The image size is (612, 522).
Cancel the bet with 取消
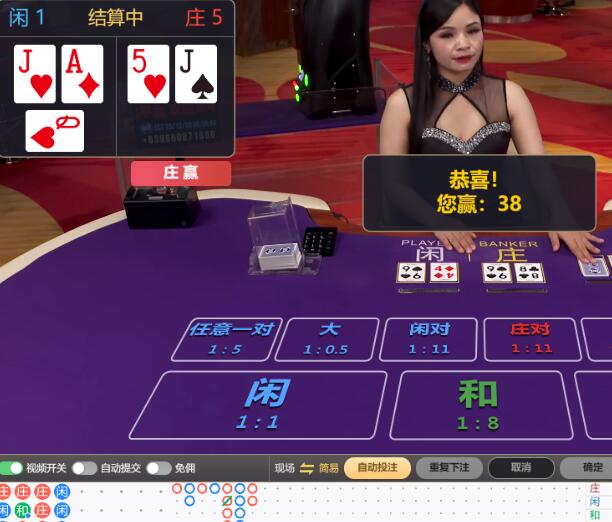(521, 468)
